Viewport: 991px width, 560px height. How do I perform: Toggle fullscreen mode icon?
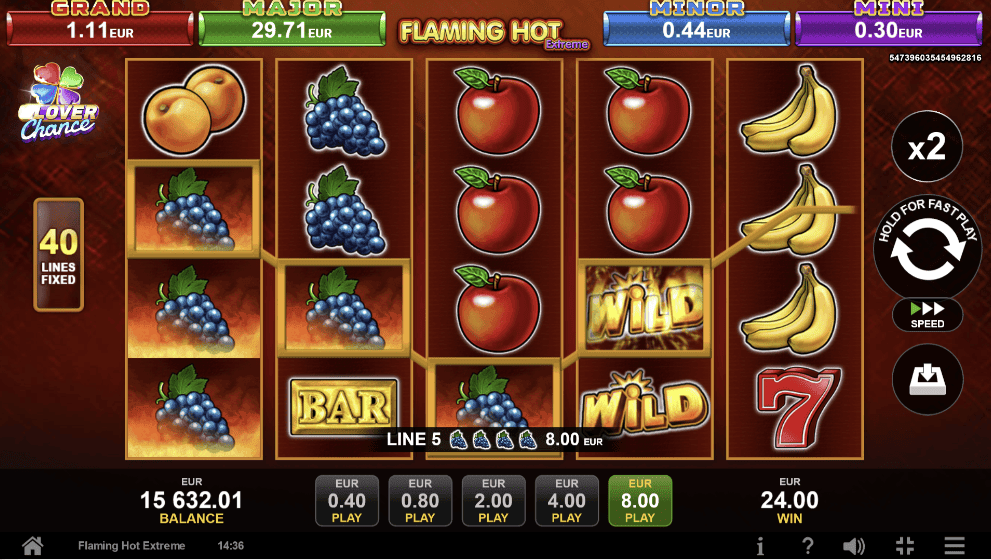[x=905, y=546]
